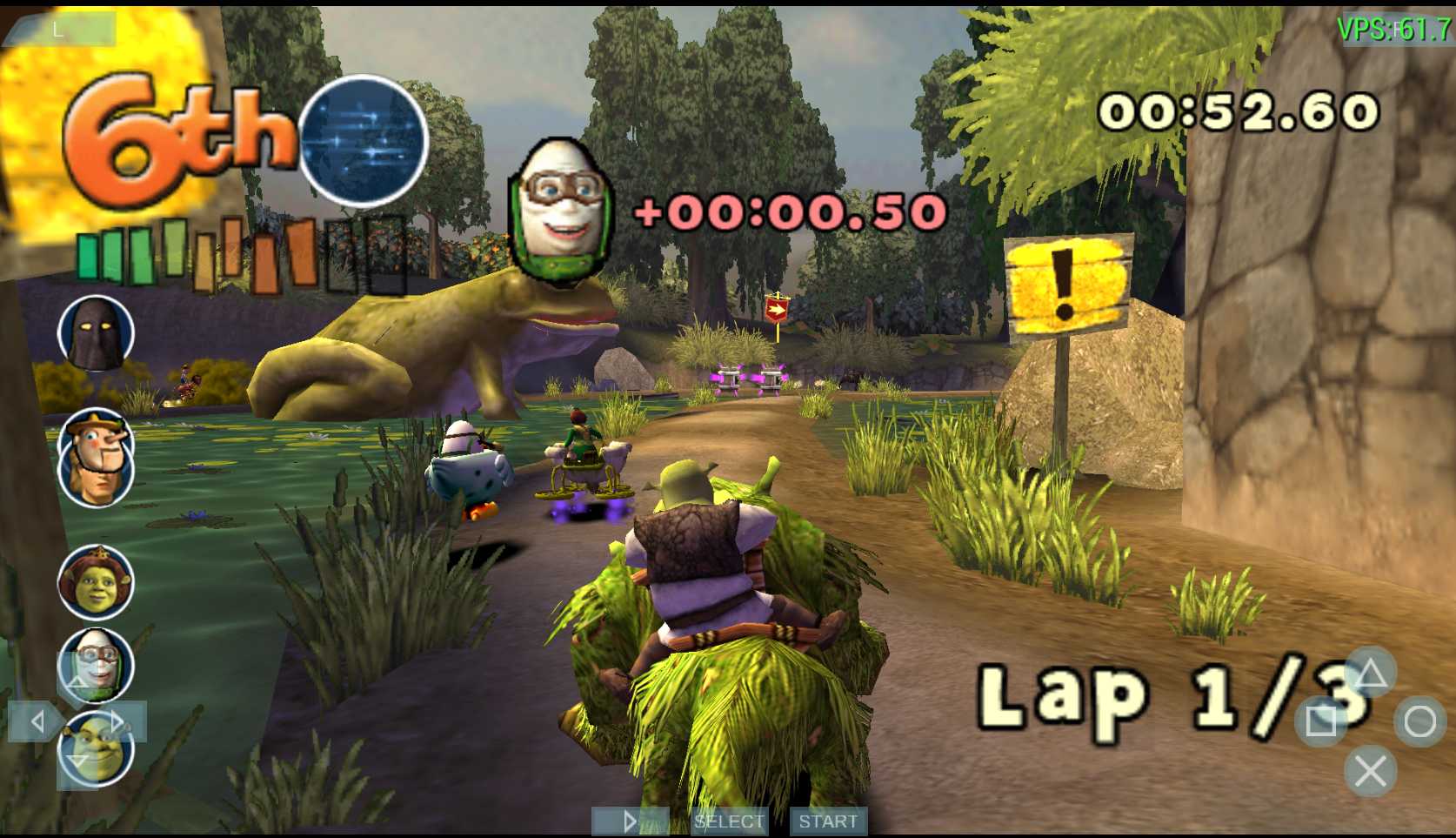Tap the on-screen triangle button

pos(1370,673)
